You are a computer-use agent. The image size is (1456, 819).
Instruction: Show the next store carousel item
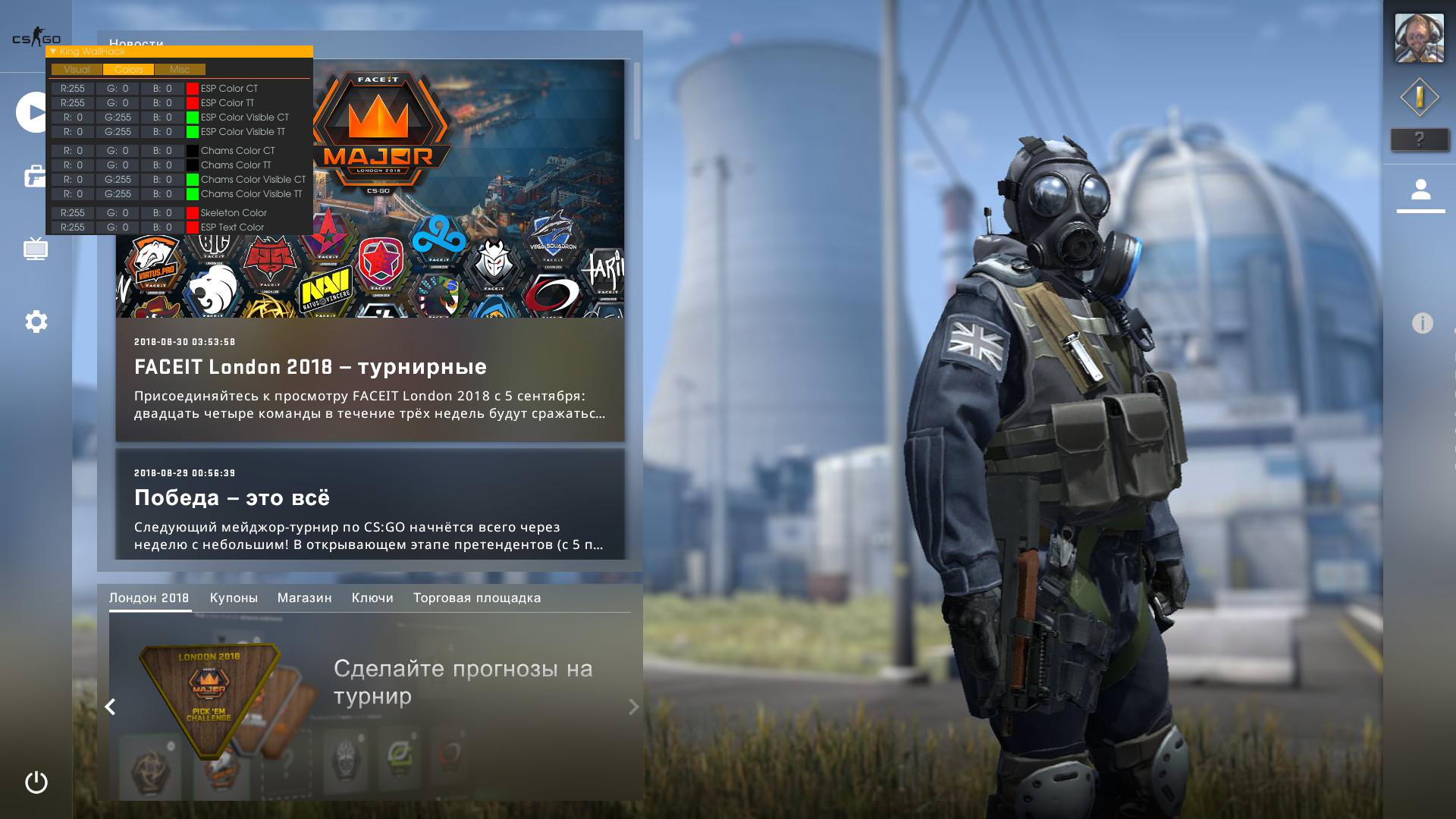point(633,707)
